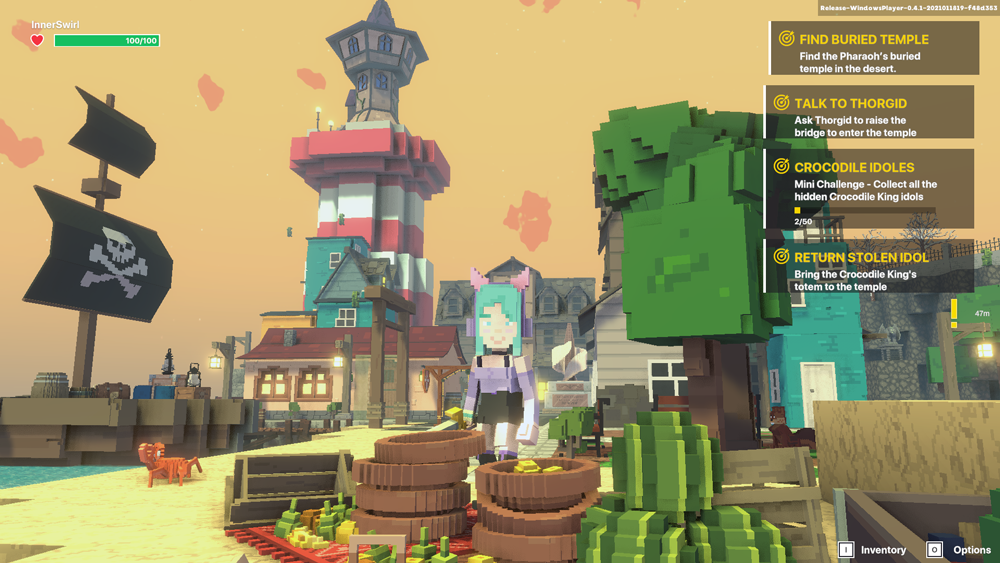Select the Find Buried Temple quest
The image size is (1000, 563).
pos(873,48)
